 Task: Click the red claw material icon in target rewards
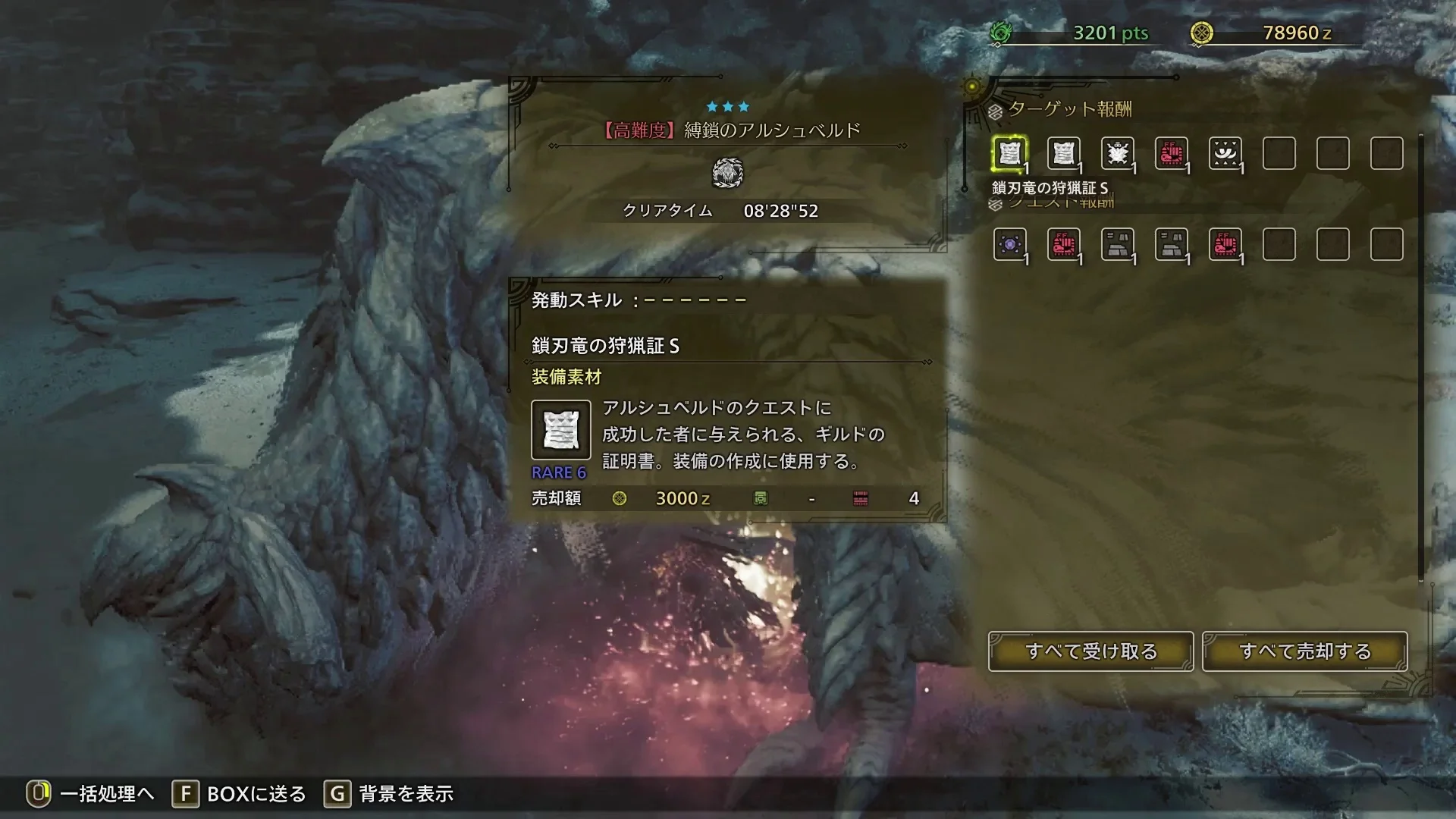pos(1172,154)
